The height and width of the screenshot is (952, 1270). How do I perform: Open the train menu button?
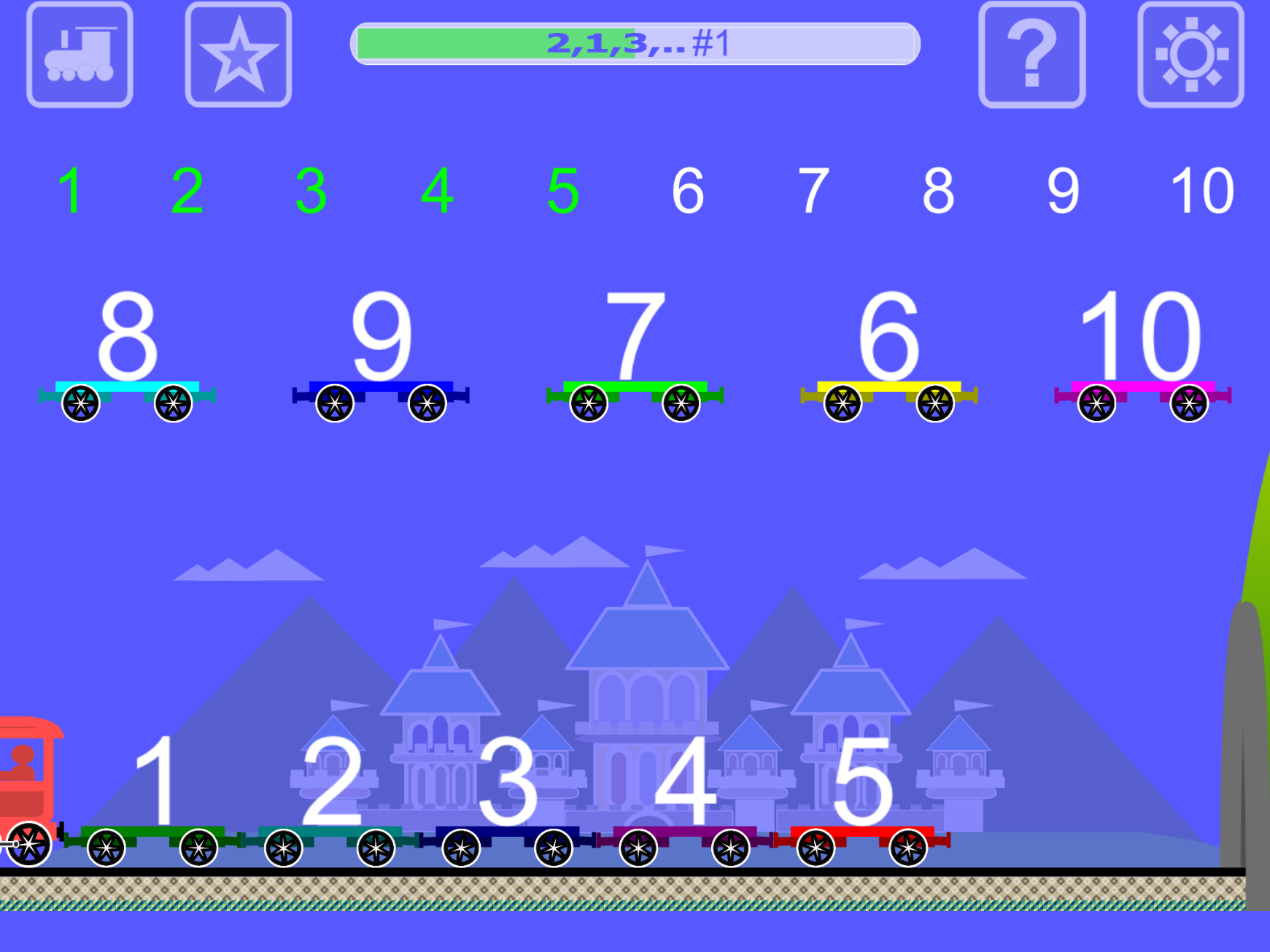coord(80,55)
